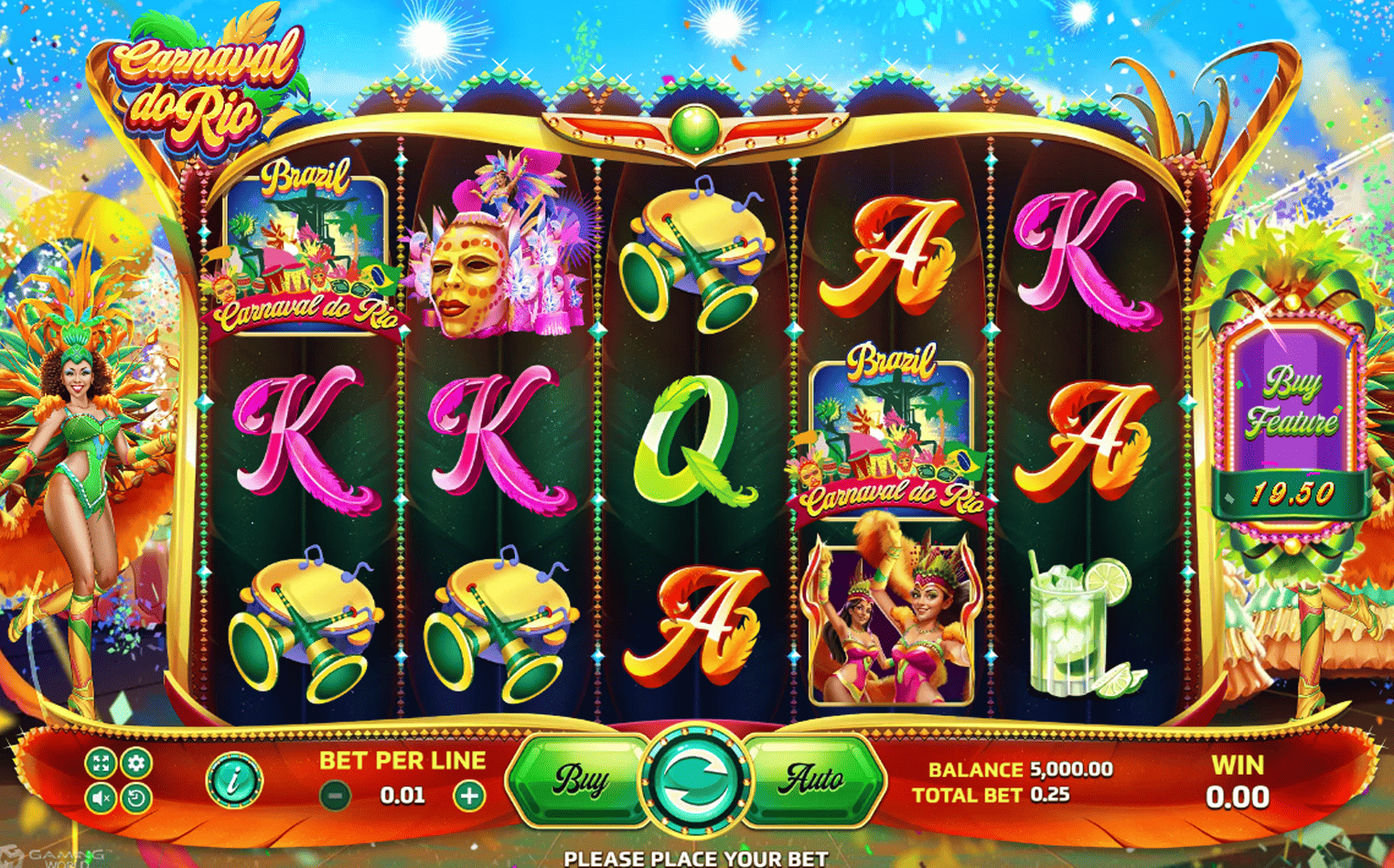
Task: Increase bet per line with plus
Action: (469, 796)
